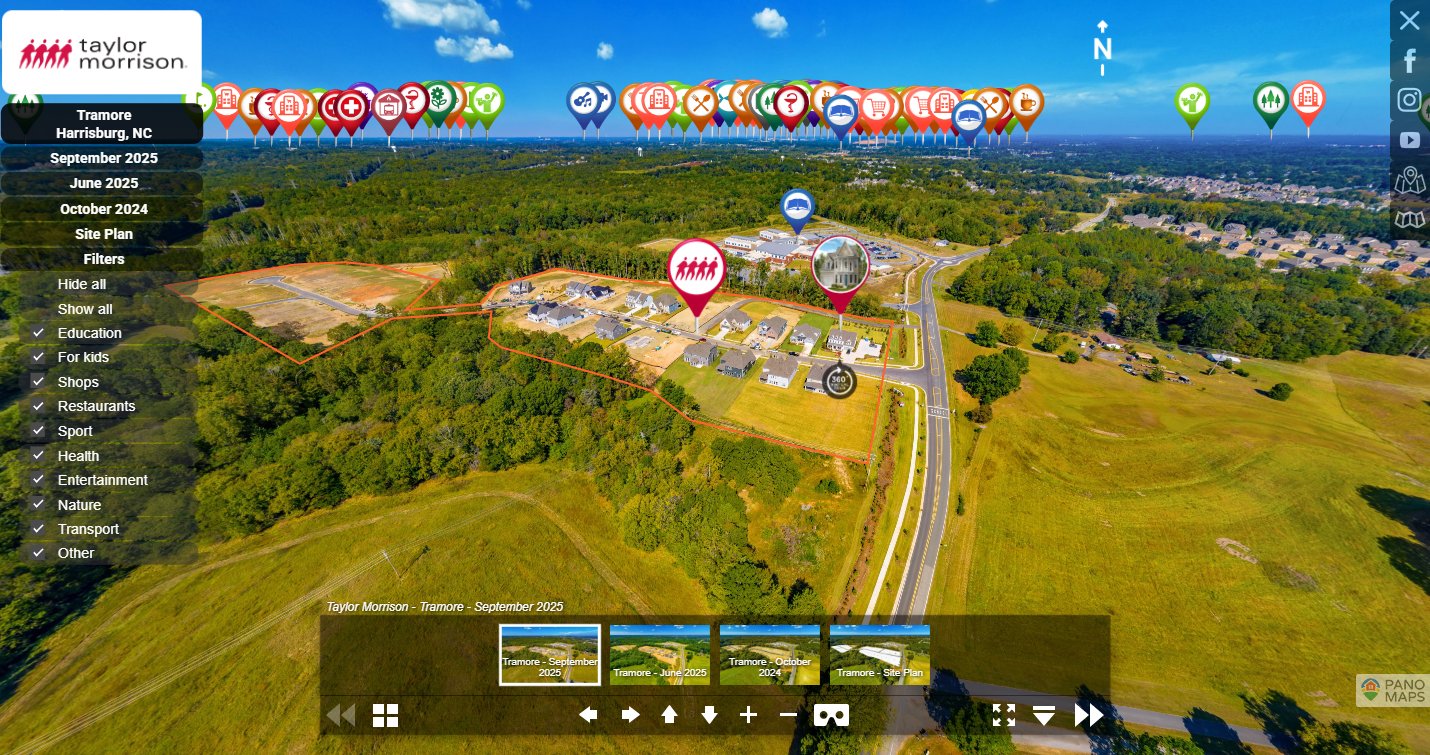This screenshot has height=755, width=1430.
Task: Open the Facebook link
Action: click(x=1410, y=61)
